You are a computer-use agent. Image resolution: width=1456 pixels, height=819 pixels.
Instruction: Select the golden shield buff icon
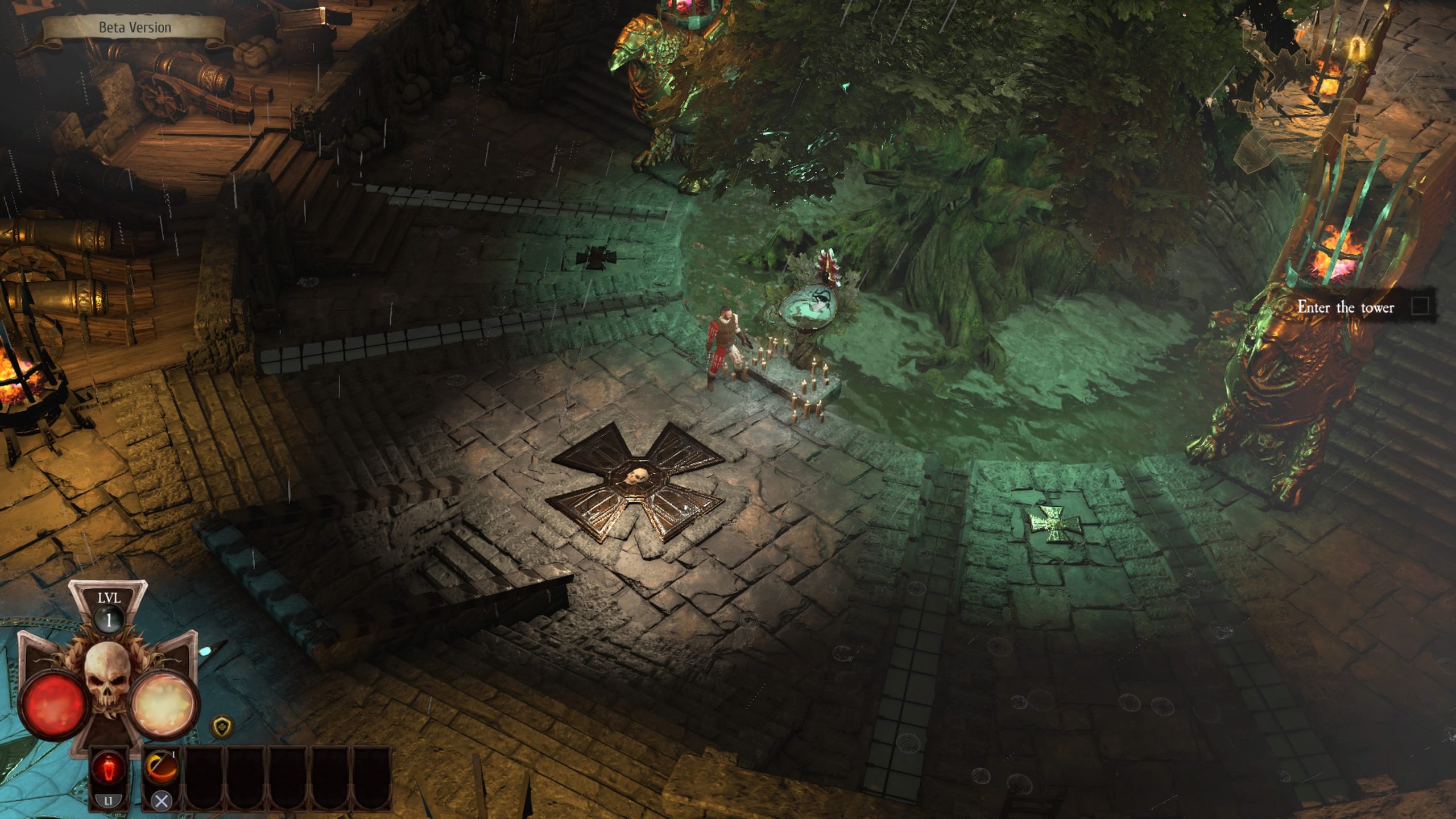[x=221, y=726]
